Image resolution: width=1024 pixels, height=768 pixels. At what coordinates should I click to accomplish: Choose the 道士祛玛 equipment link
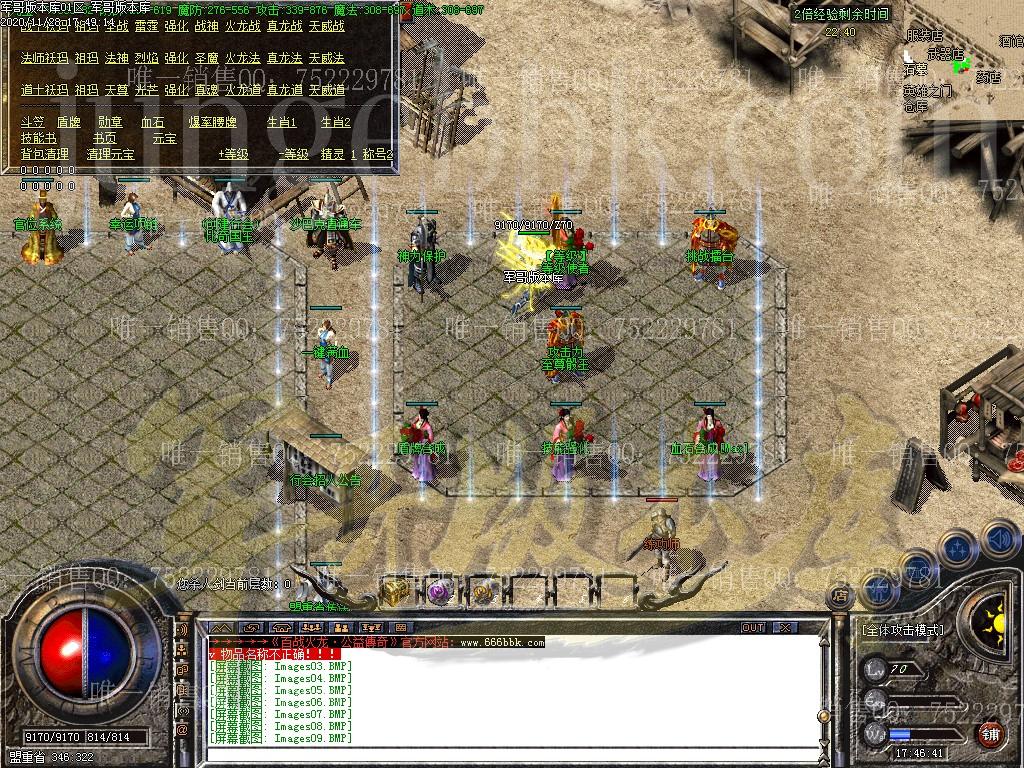tap(45, 90)
